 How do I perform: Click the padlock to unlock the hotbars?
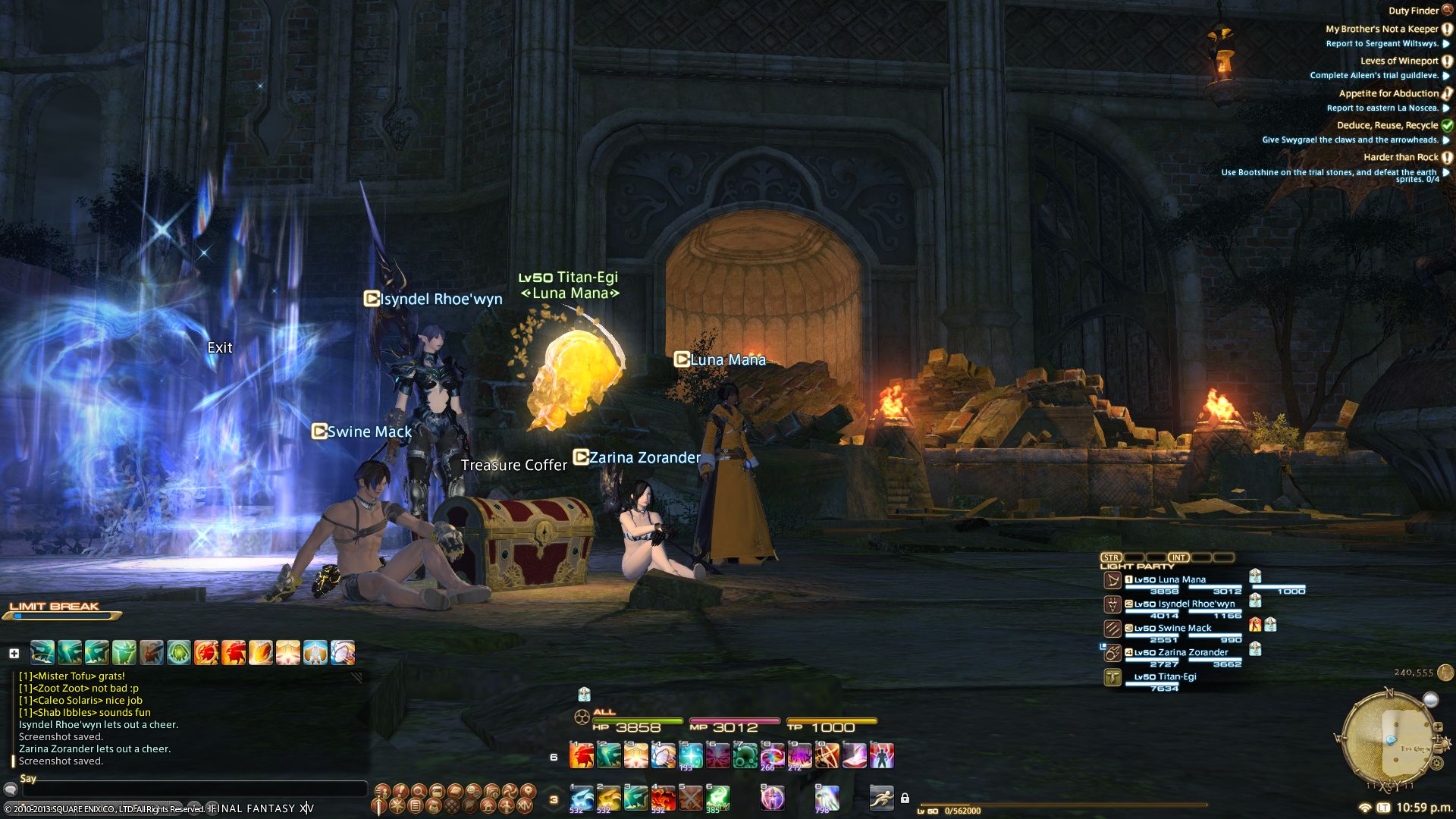tap(905, 796)
